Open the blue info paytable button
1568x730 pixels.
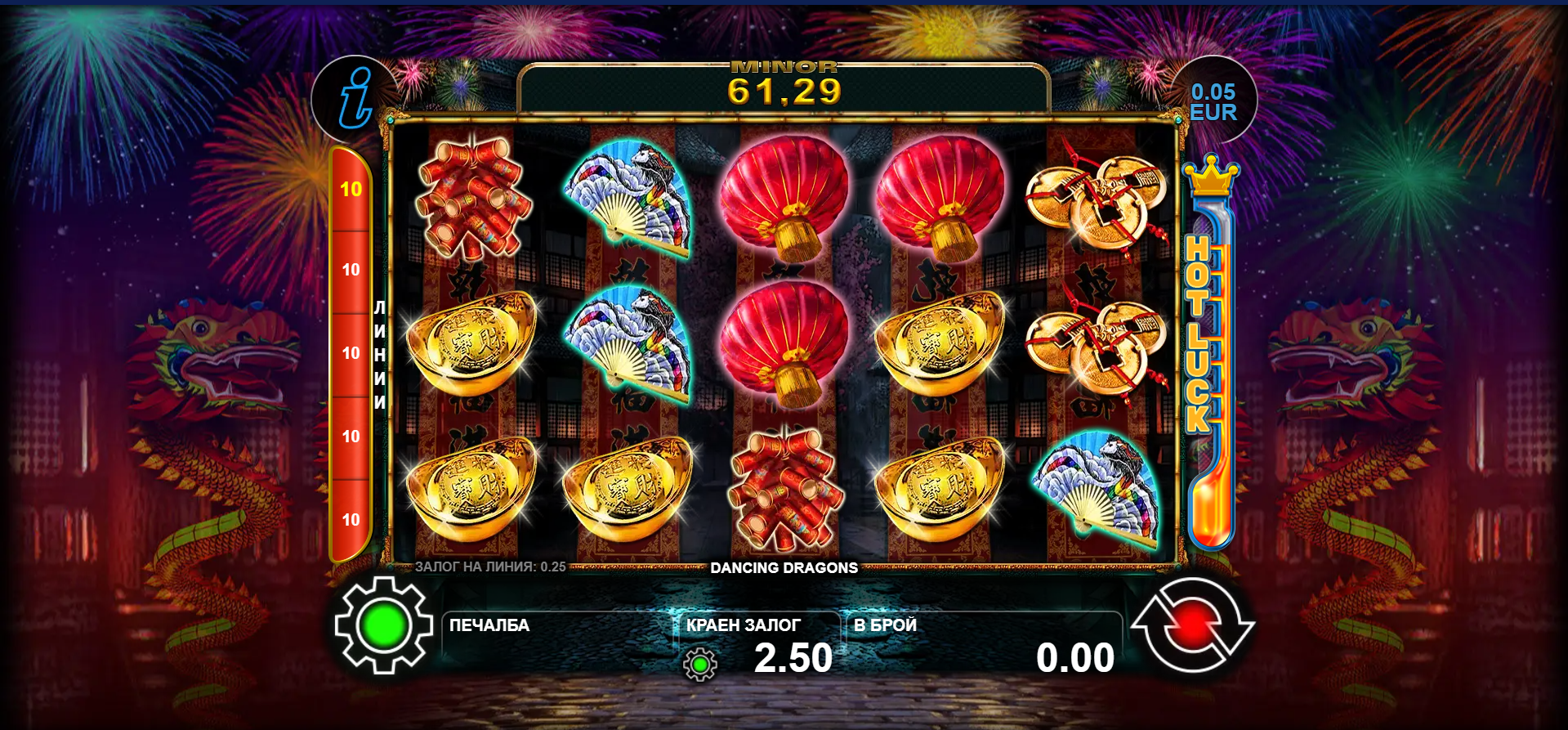click(355, 99)
